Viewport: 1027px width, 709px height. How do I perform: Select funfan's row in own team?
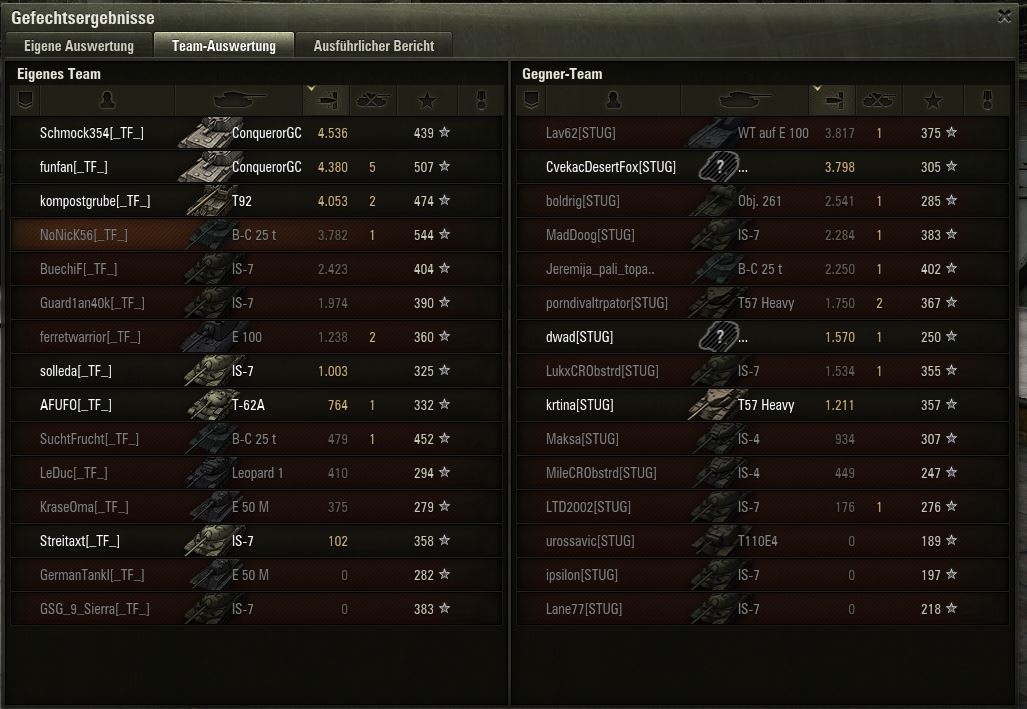tap(74, 167)
